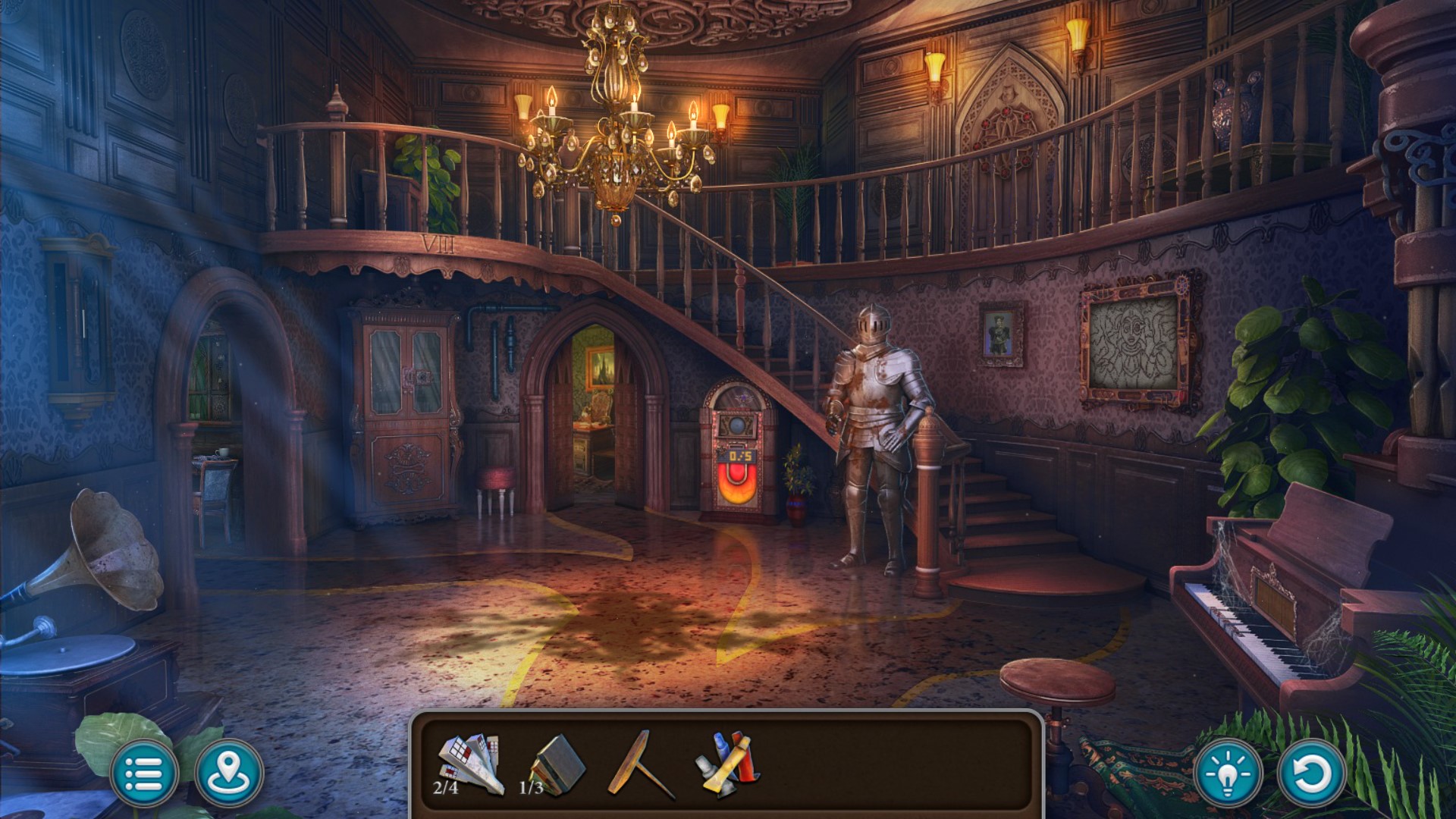This screenshot has height=819, width=1456.
Task: Use the lightbulb hint button
Action: tap(1228, 773)
